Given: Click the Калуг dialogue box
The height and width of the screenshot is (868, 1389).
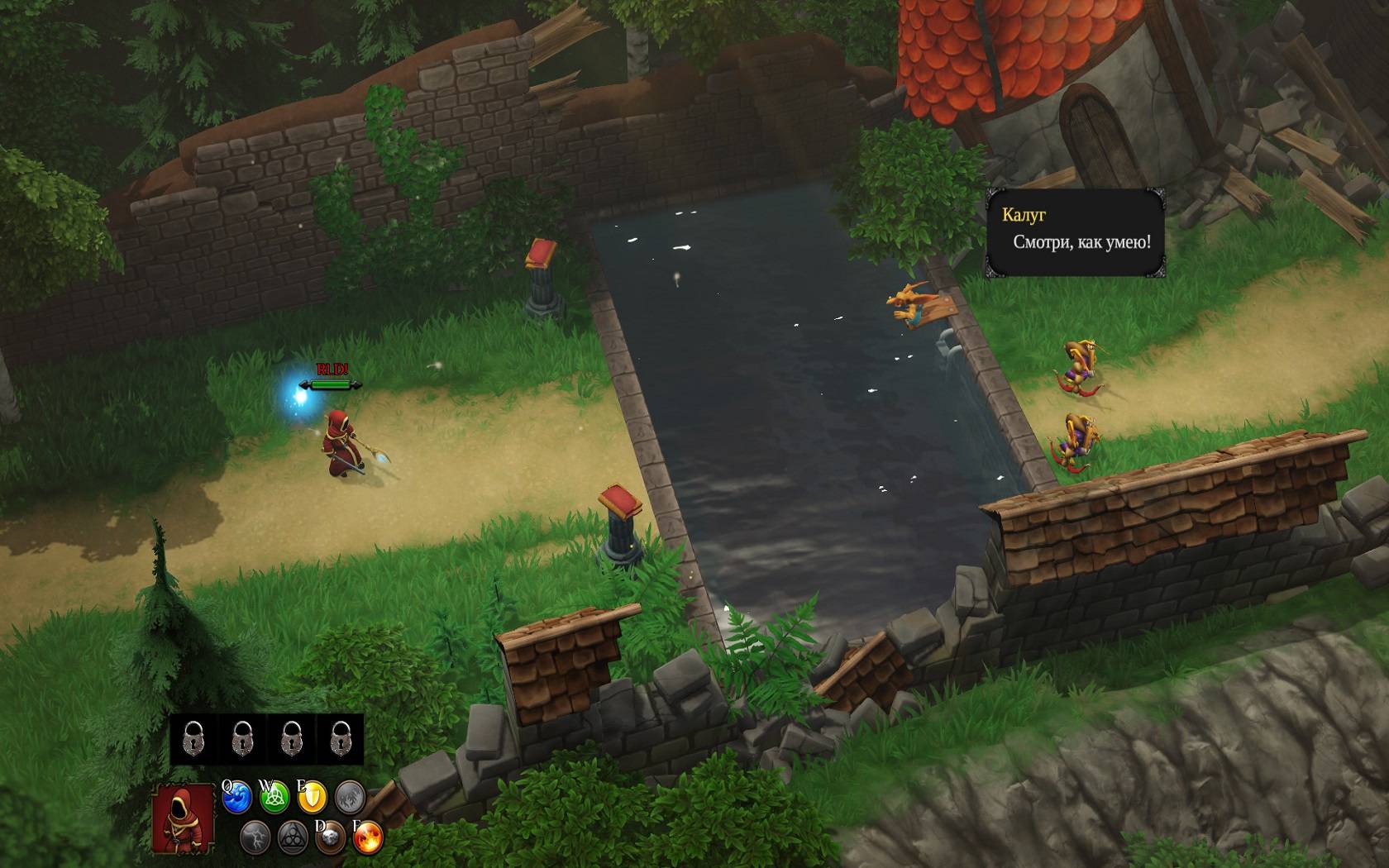Looking at the screenshot, I should point(1075,232).
